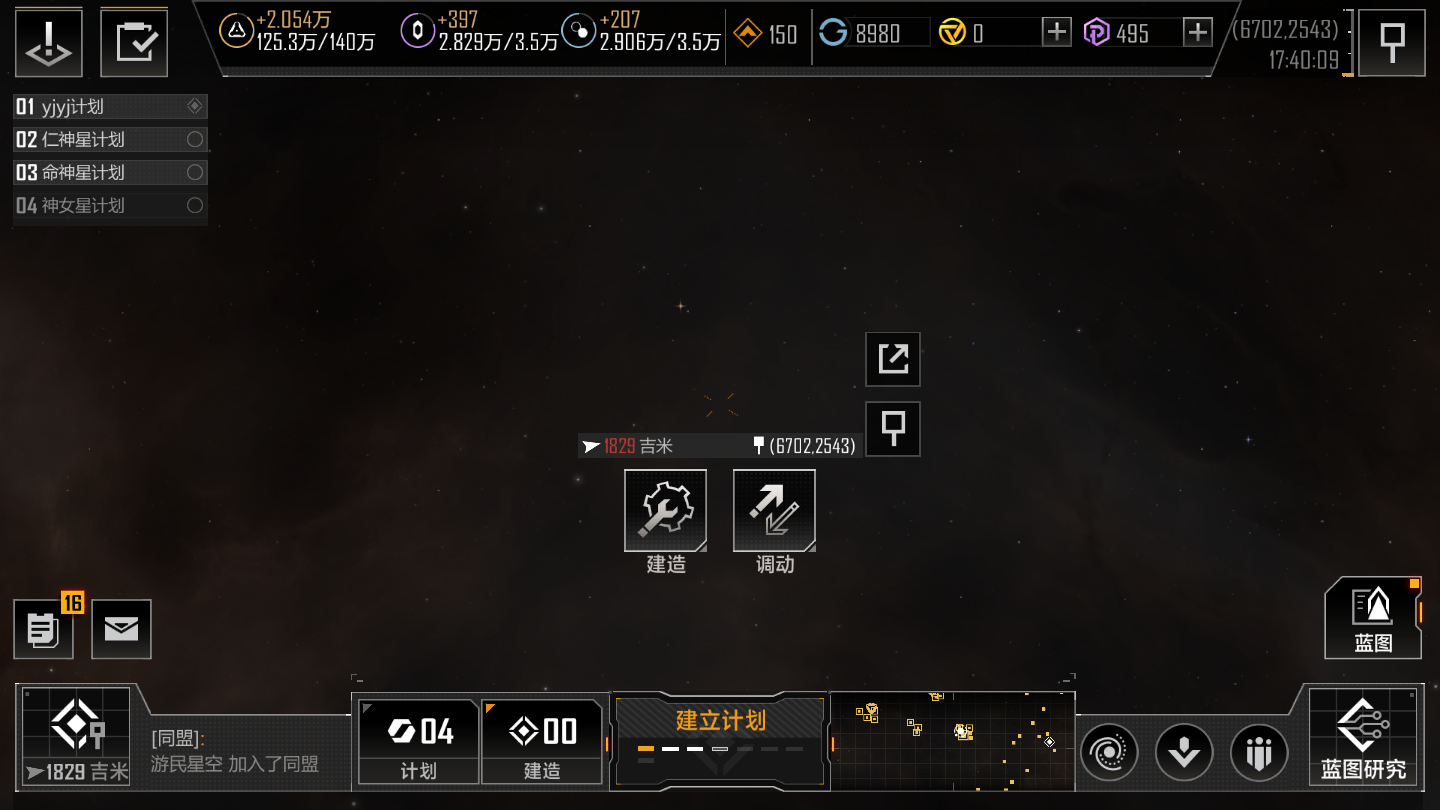
Task: Click the task checklist icon at top left
Action: [134, 41]
